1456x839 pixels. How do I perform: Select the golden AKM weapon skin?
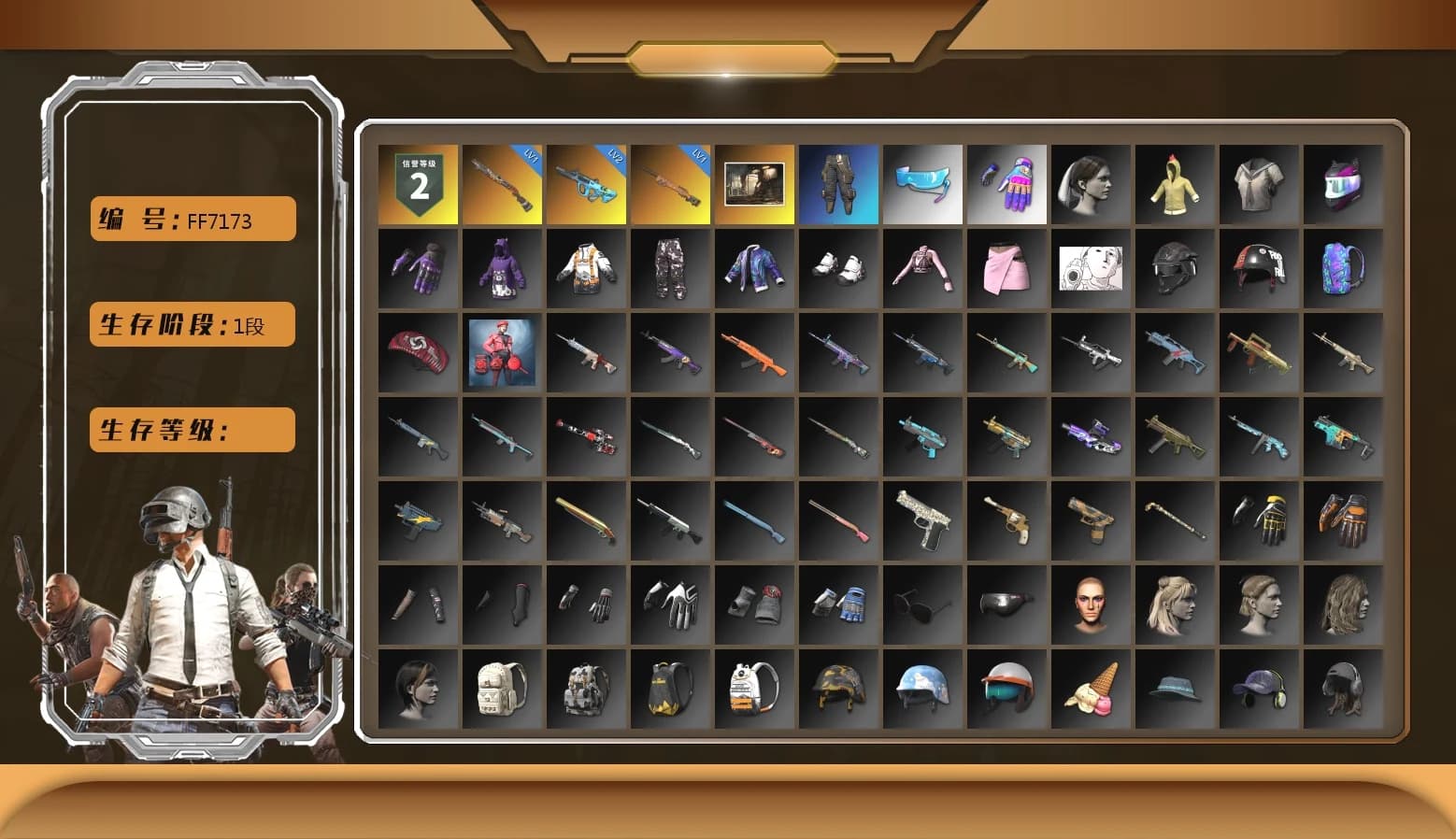1259,353
